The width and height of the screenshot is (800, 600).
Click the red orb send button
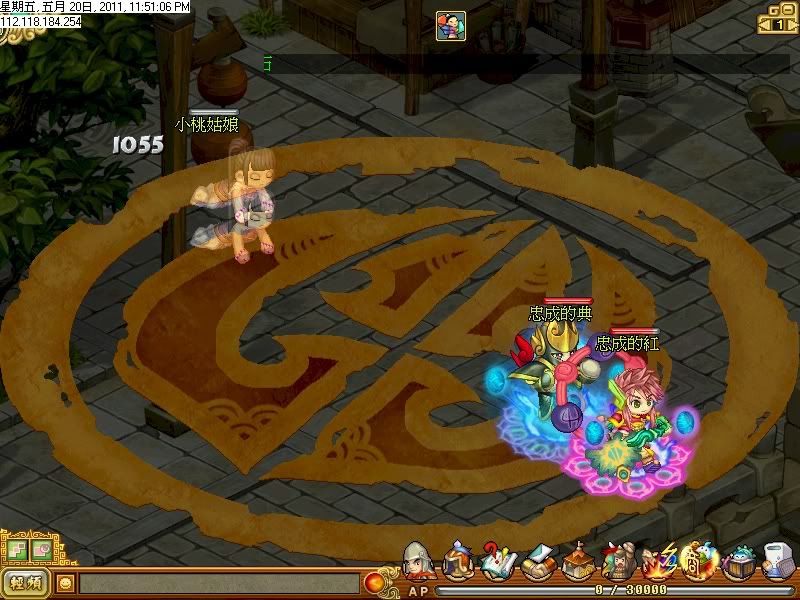click(x=376, y=582)
